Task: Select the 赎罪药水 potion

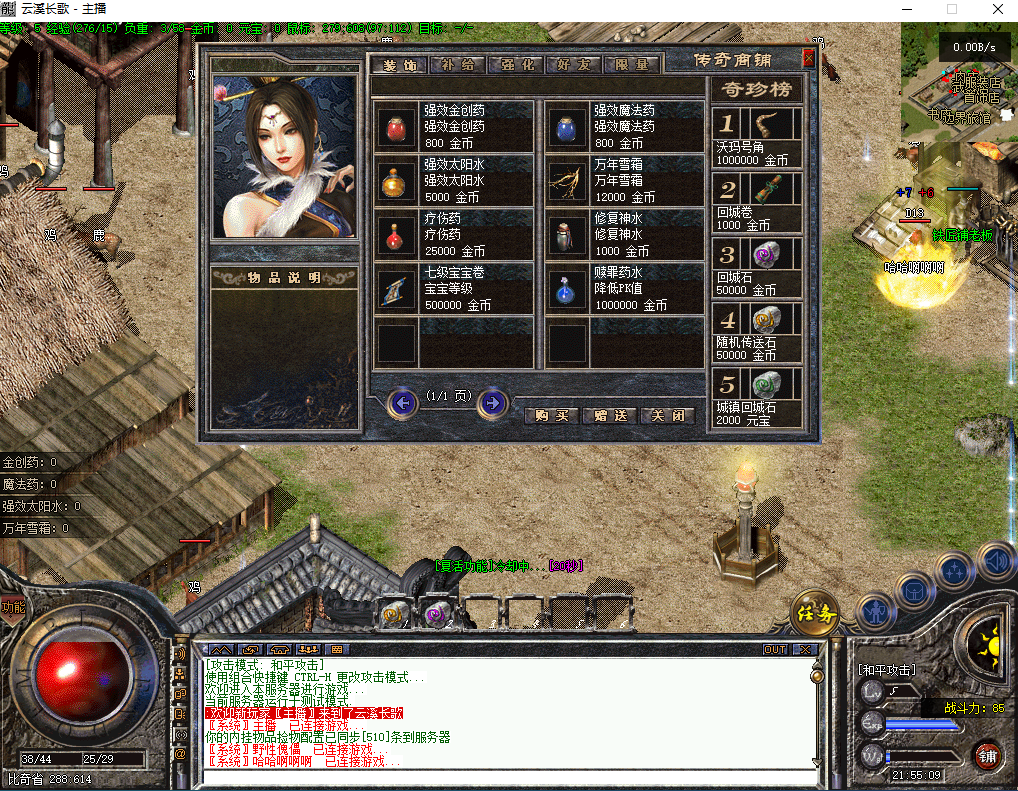Action: point(565,289)
